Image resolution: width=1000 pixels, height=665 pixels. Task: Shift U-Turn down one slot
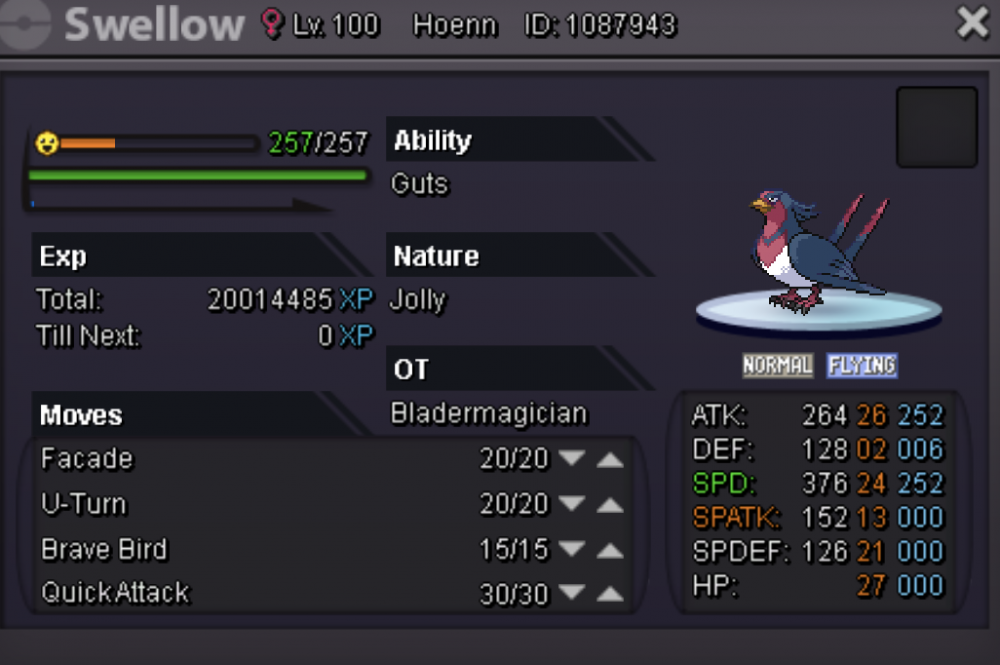[x=572, y=504]
